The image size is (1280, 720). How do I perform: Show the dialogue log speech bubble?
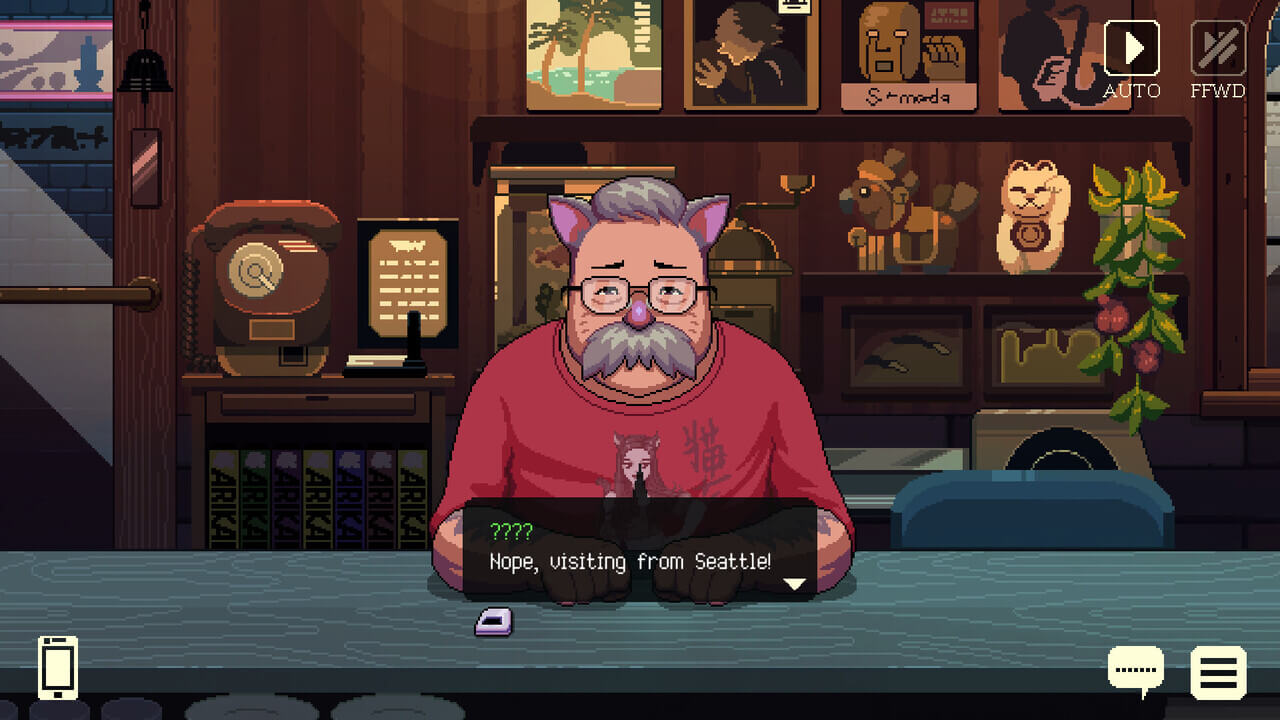(x=1136, y=670)
